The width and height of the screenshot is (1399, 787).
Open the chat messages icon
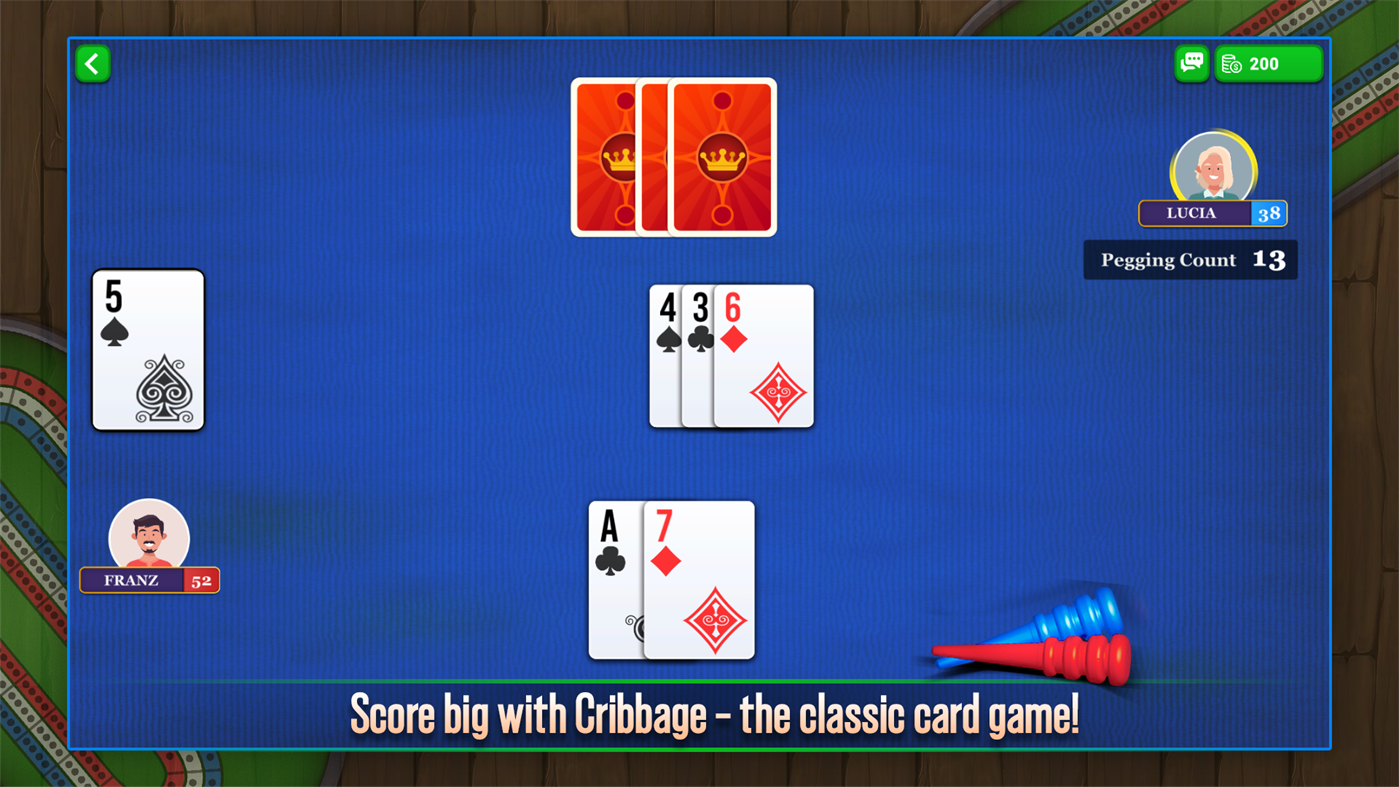click(x=1192, y=62)
